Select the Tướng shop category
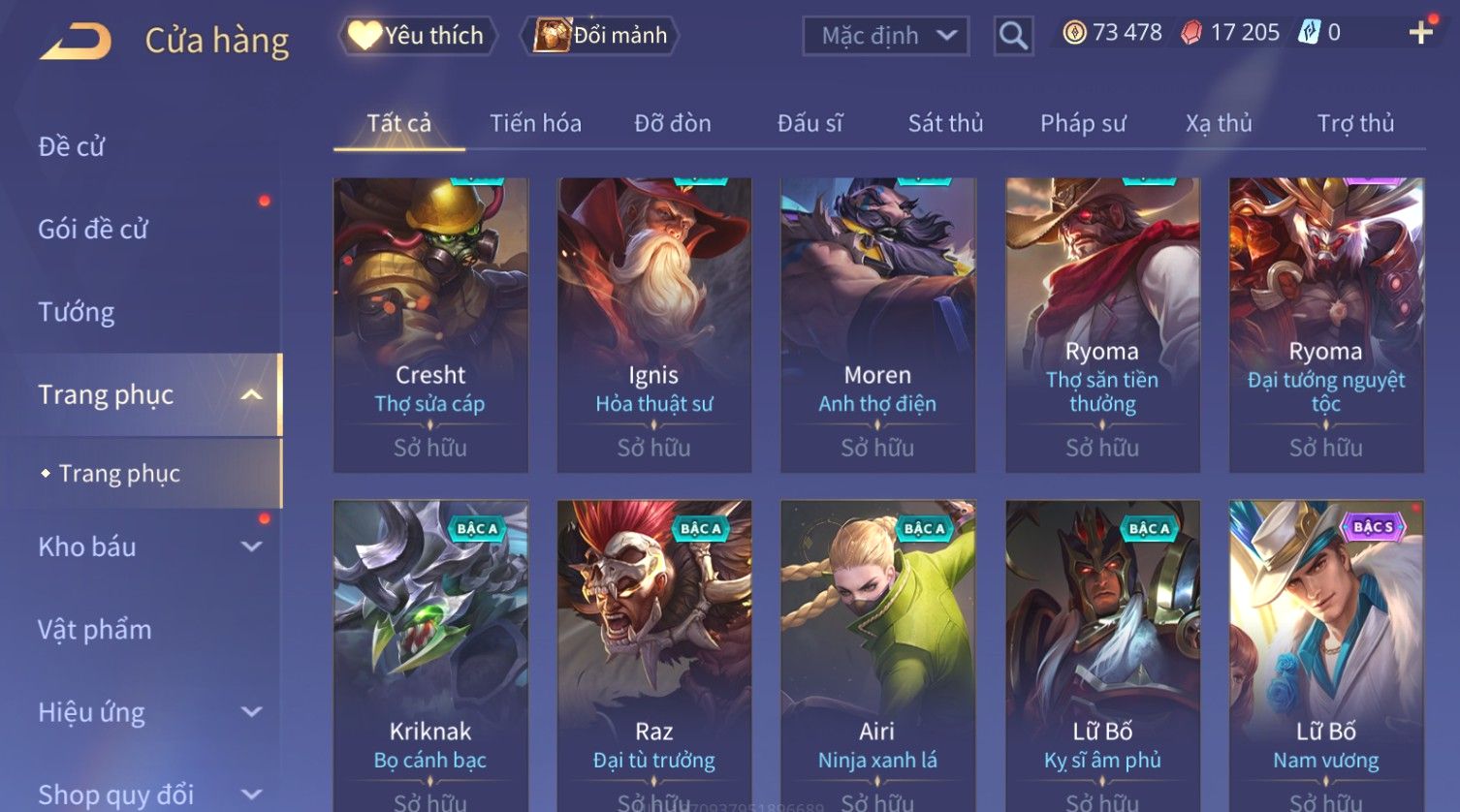The width and height of the screenshot is (1460, 812). [77, 312]
